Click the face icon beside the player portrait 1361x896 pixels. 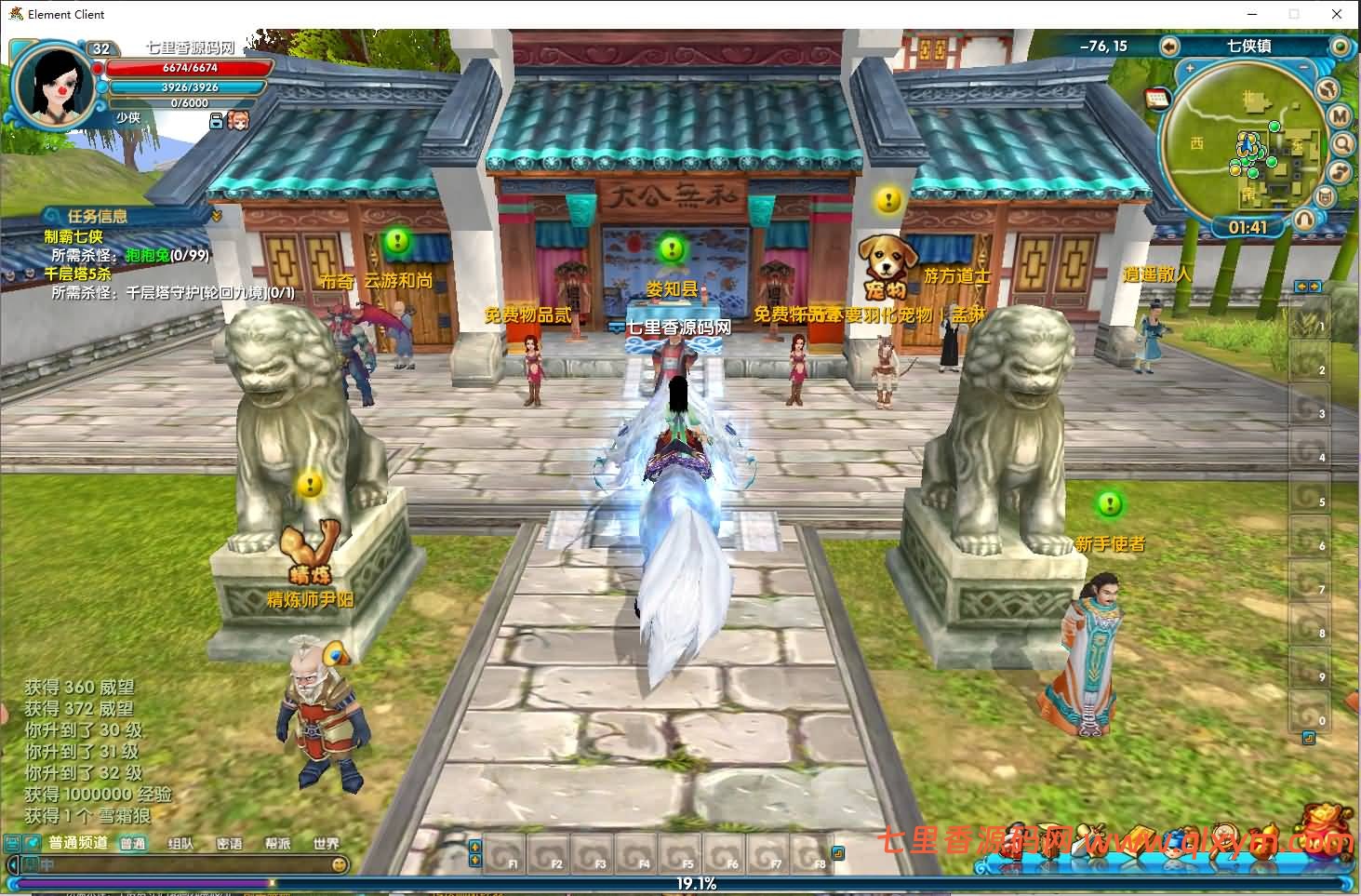pos(238,121)
